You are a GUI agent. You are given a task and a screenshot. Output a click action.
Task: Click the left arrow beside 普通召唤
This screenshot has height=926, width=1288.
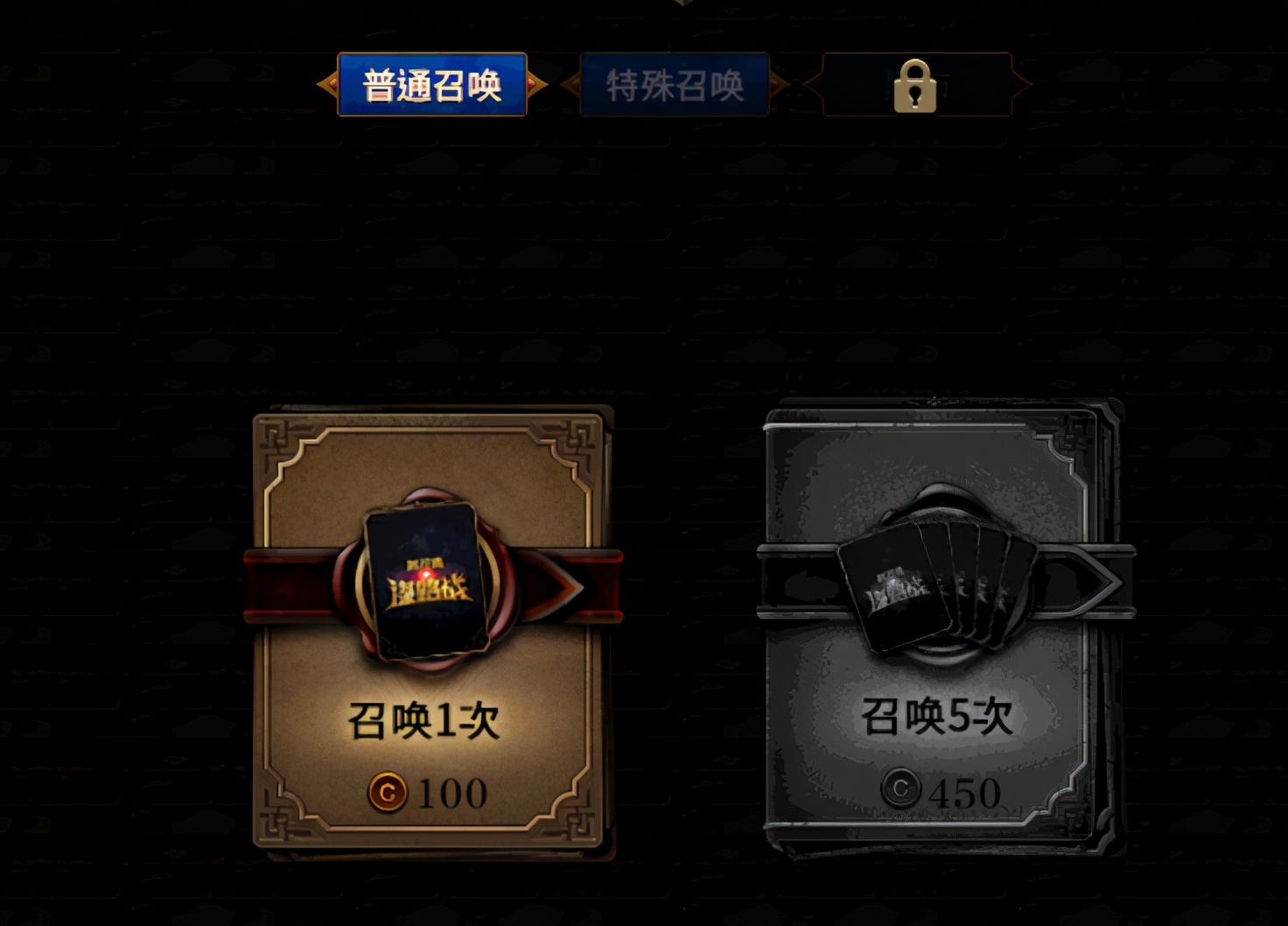pos(329,85)
